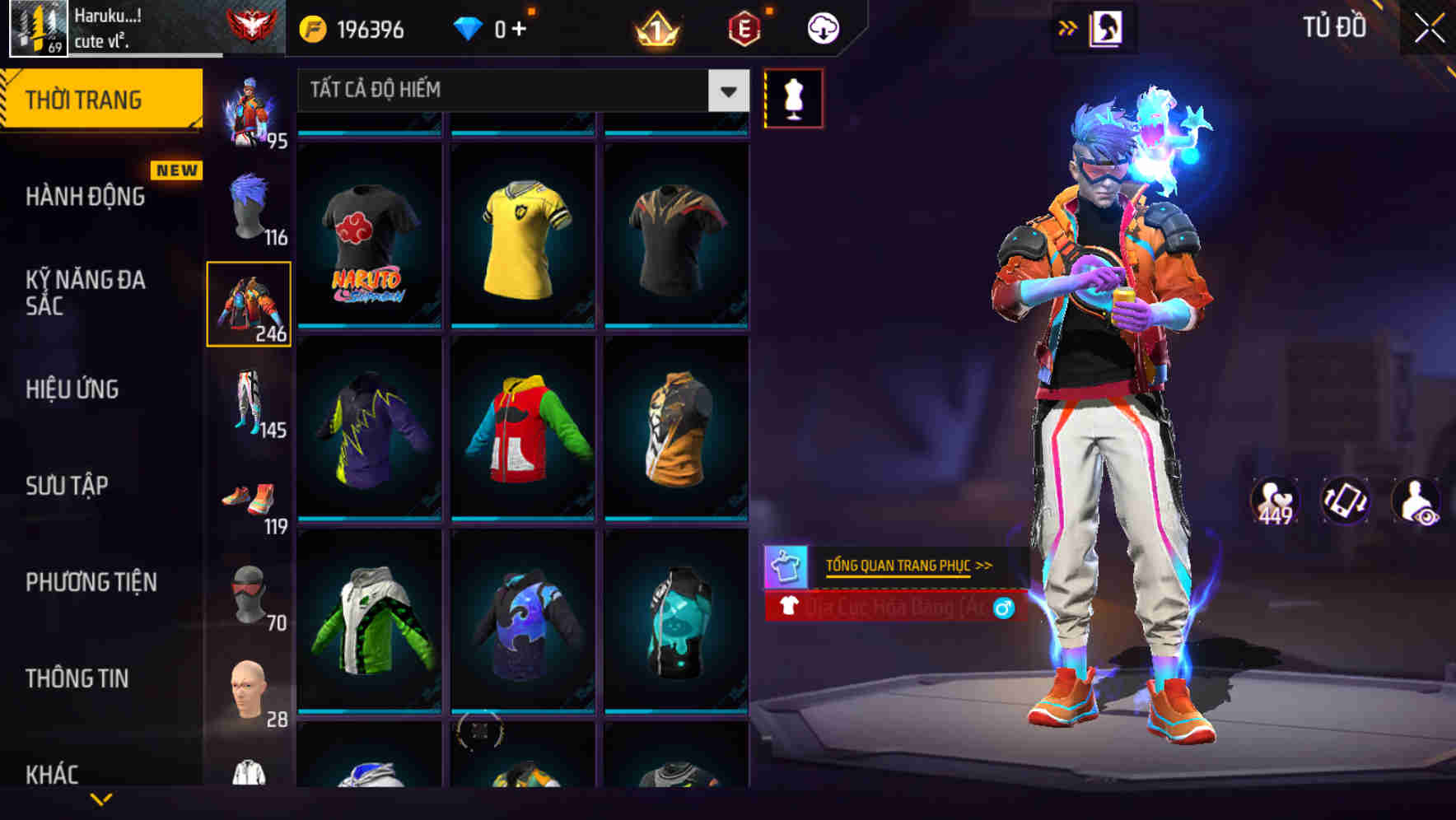Switch to the HÀNH ĐỘNG tab
Screen dimensions: 1456x820
pos(85,196)
